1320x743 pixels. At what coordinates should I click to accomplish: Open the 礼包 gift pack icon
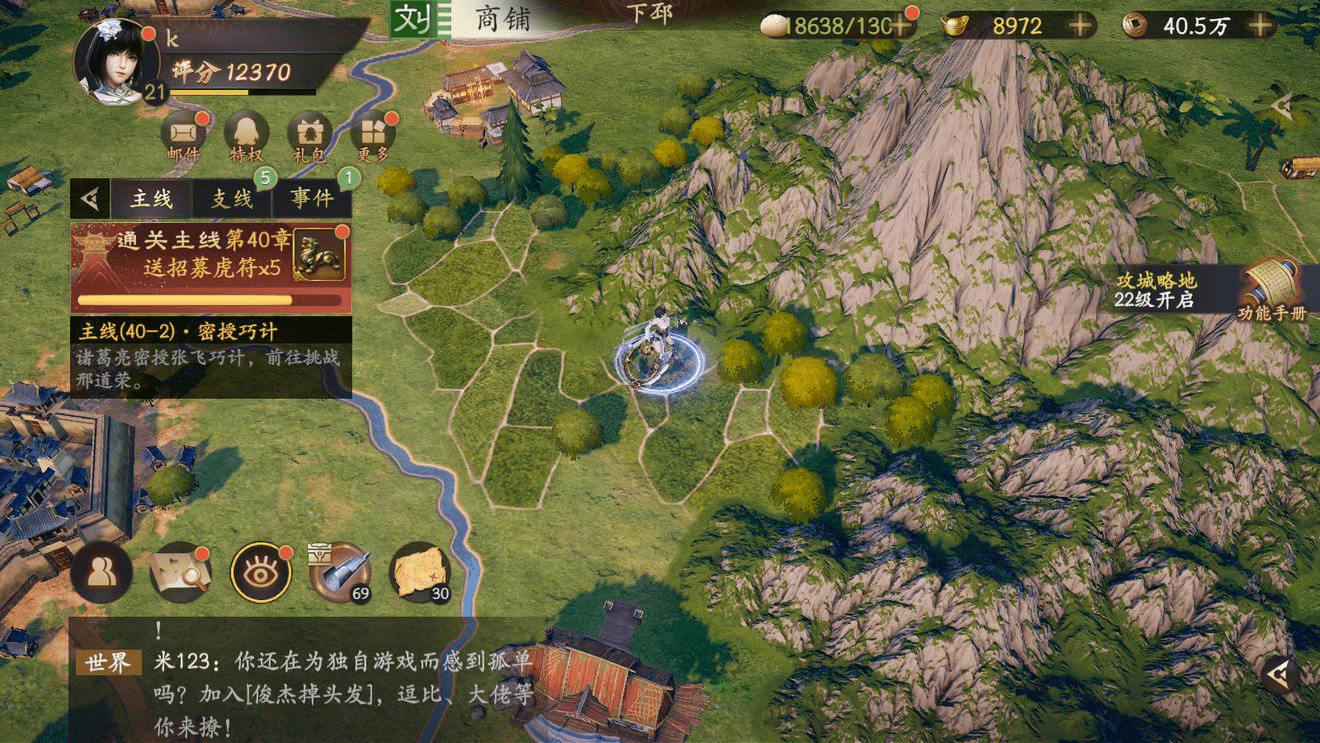[310, 135]
